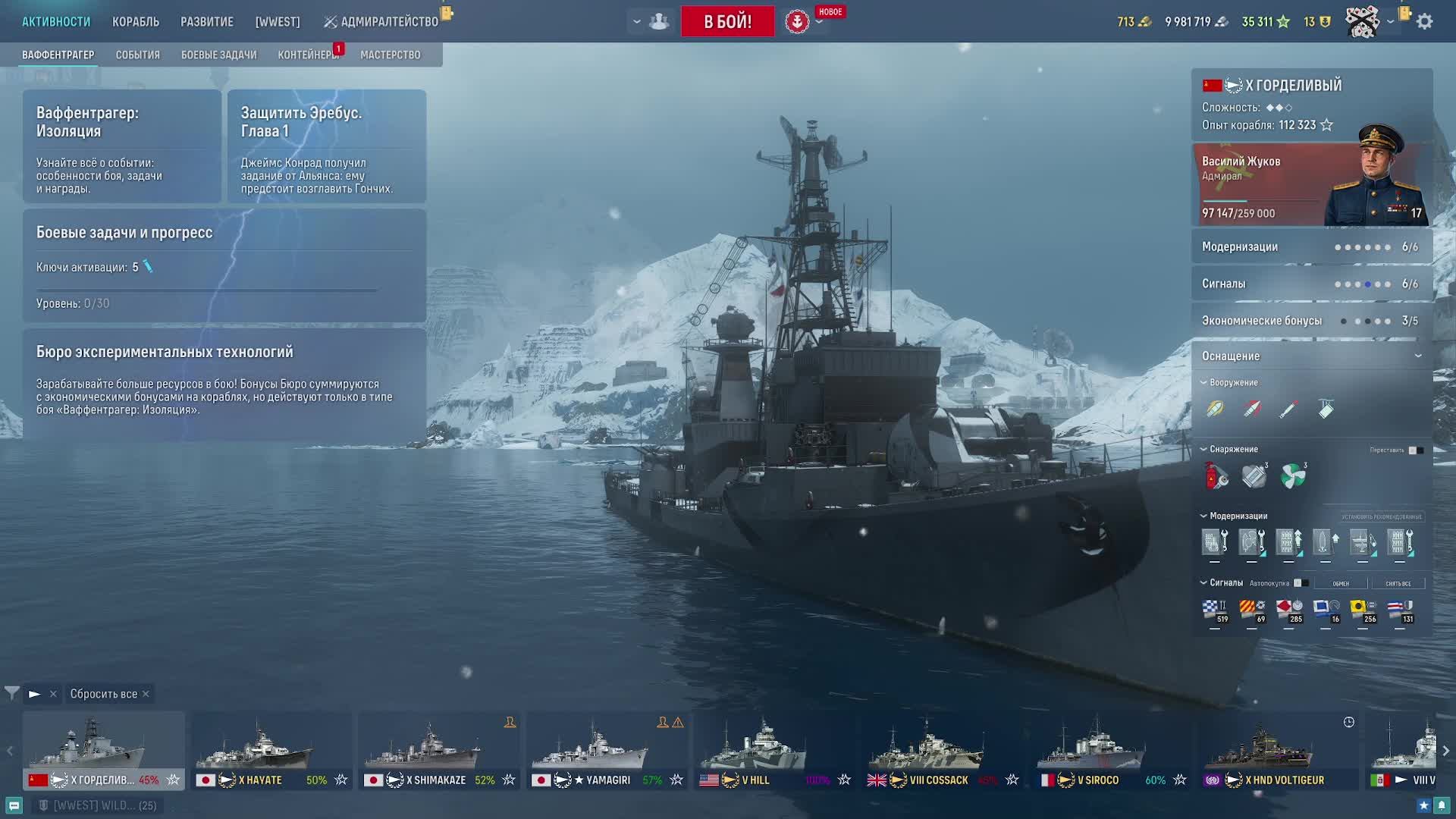Click the fire extinguisher consumable icon
The image size is (1456, 819).
[x=1216, y=476]
